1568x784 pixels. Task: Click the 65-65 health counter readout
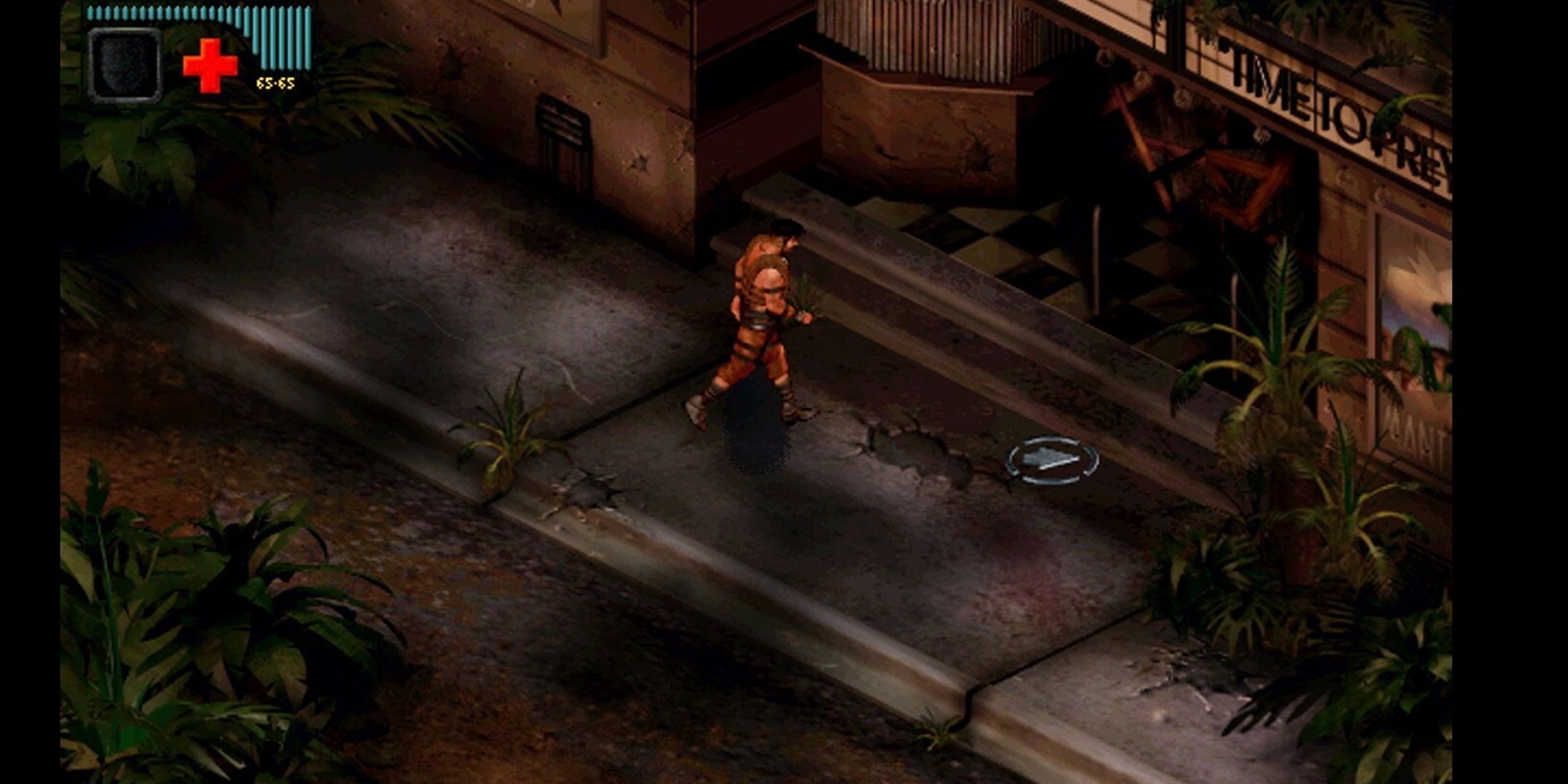click(x=275, y=83)
